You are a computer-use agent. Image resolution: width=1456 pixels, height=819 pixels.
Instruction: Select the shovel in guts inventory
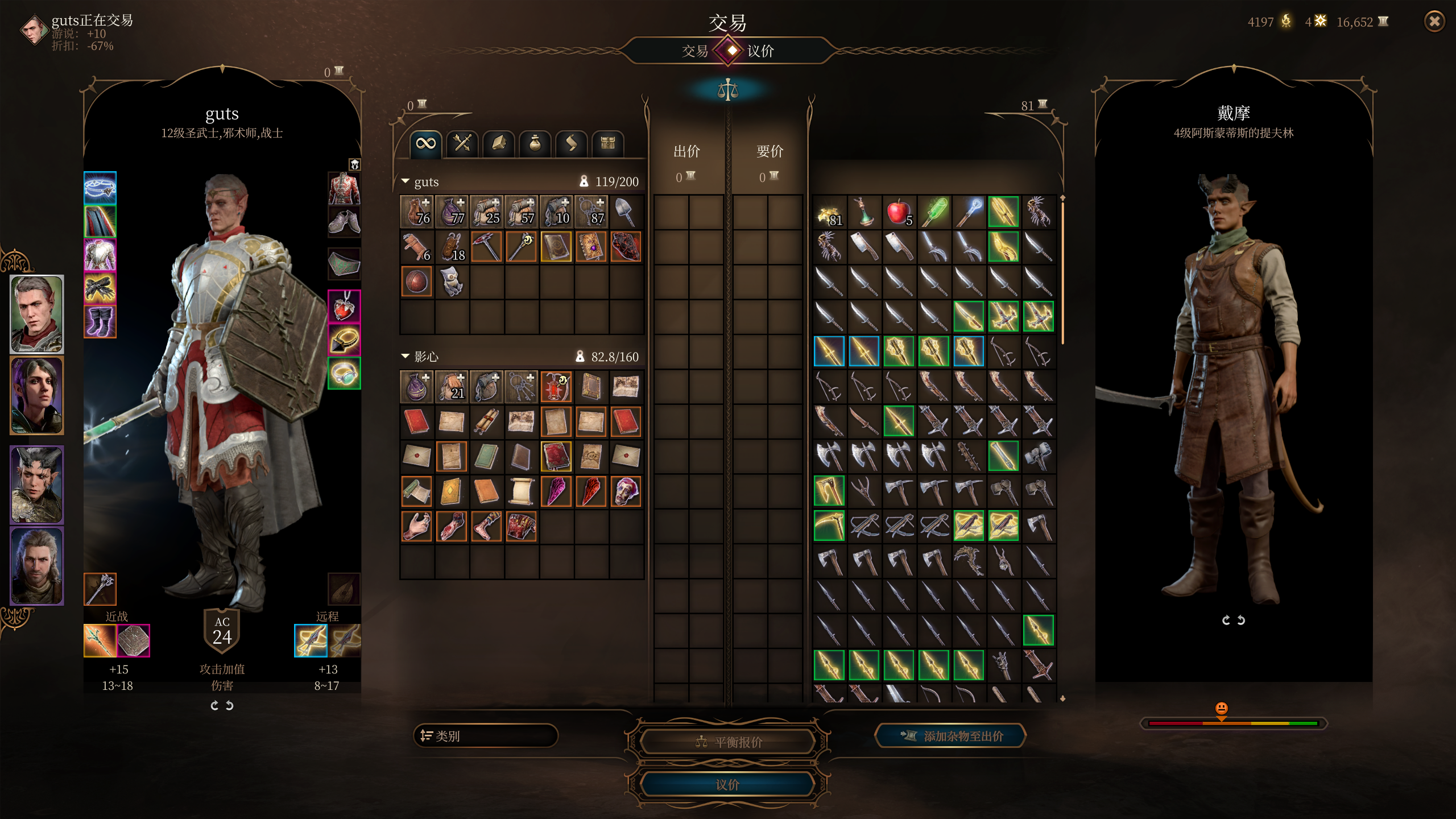click(626, 212)
